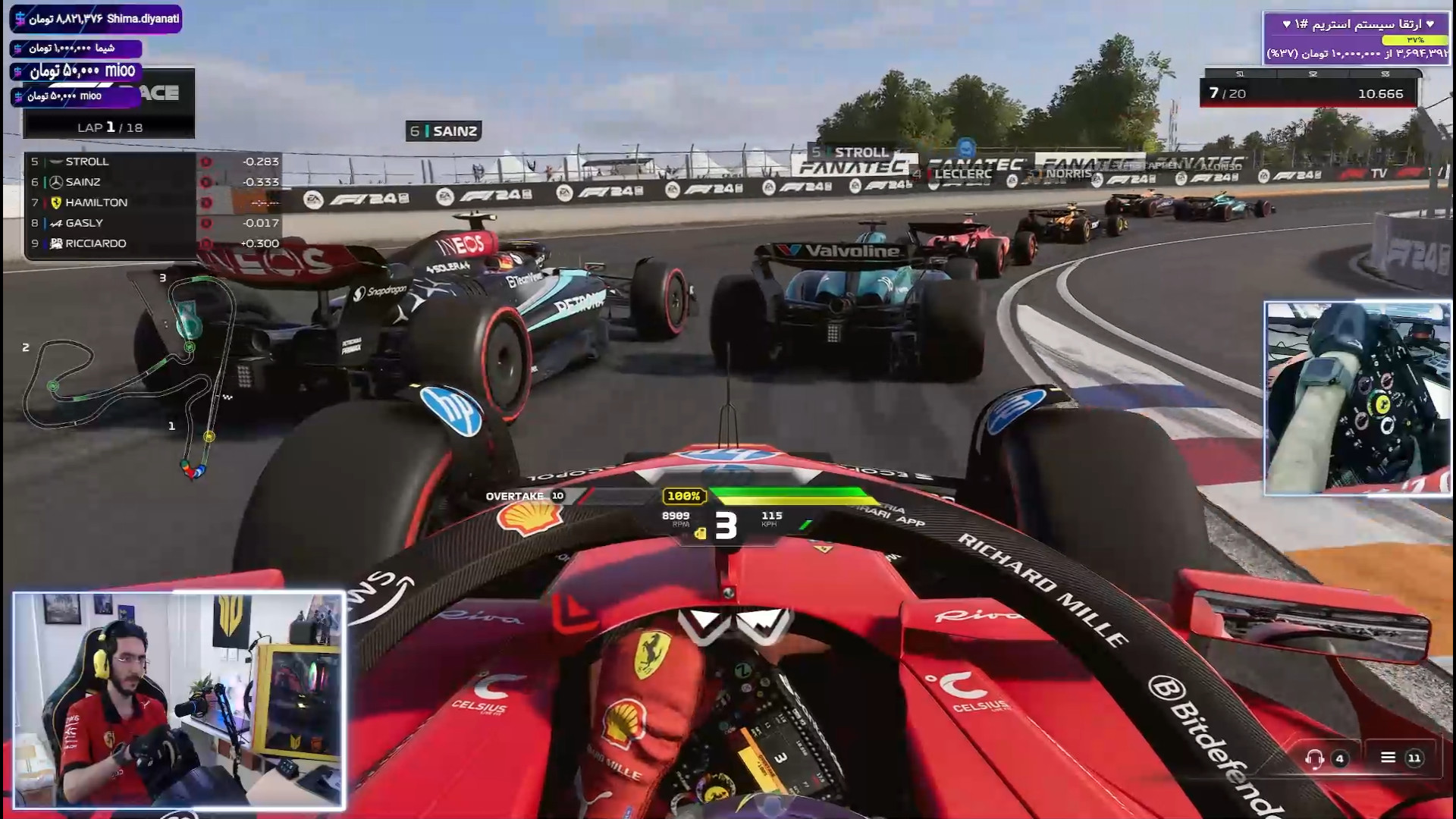Open the steering wheel camera feed

[x=1357, y=398]
